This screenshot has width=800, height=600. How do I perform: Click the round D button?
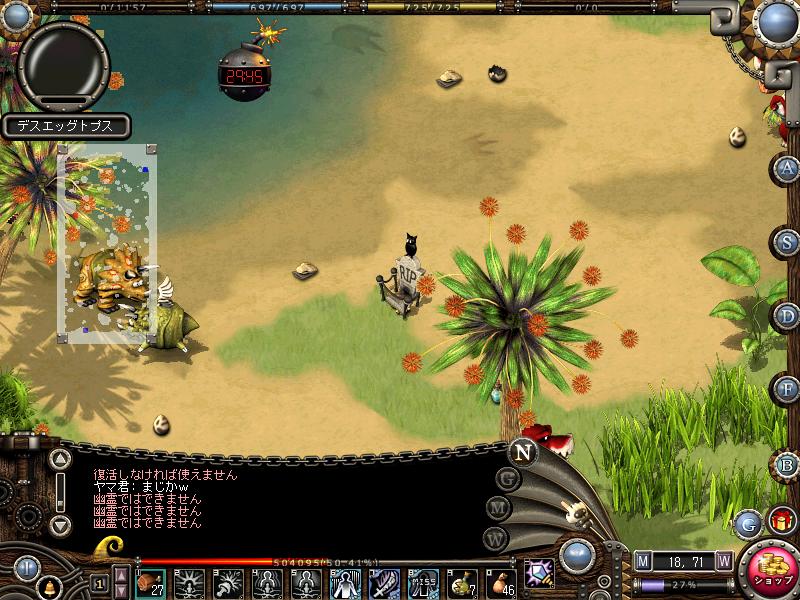point(788,315)
